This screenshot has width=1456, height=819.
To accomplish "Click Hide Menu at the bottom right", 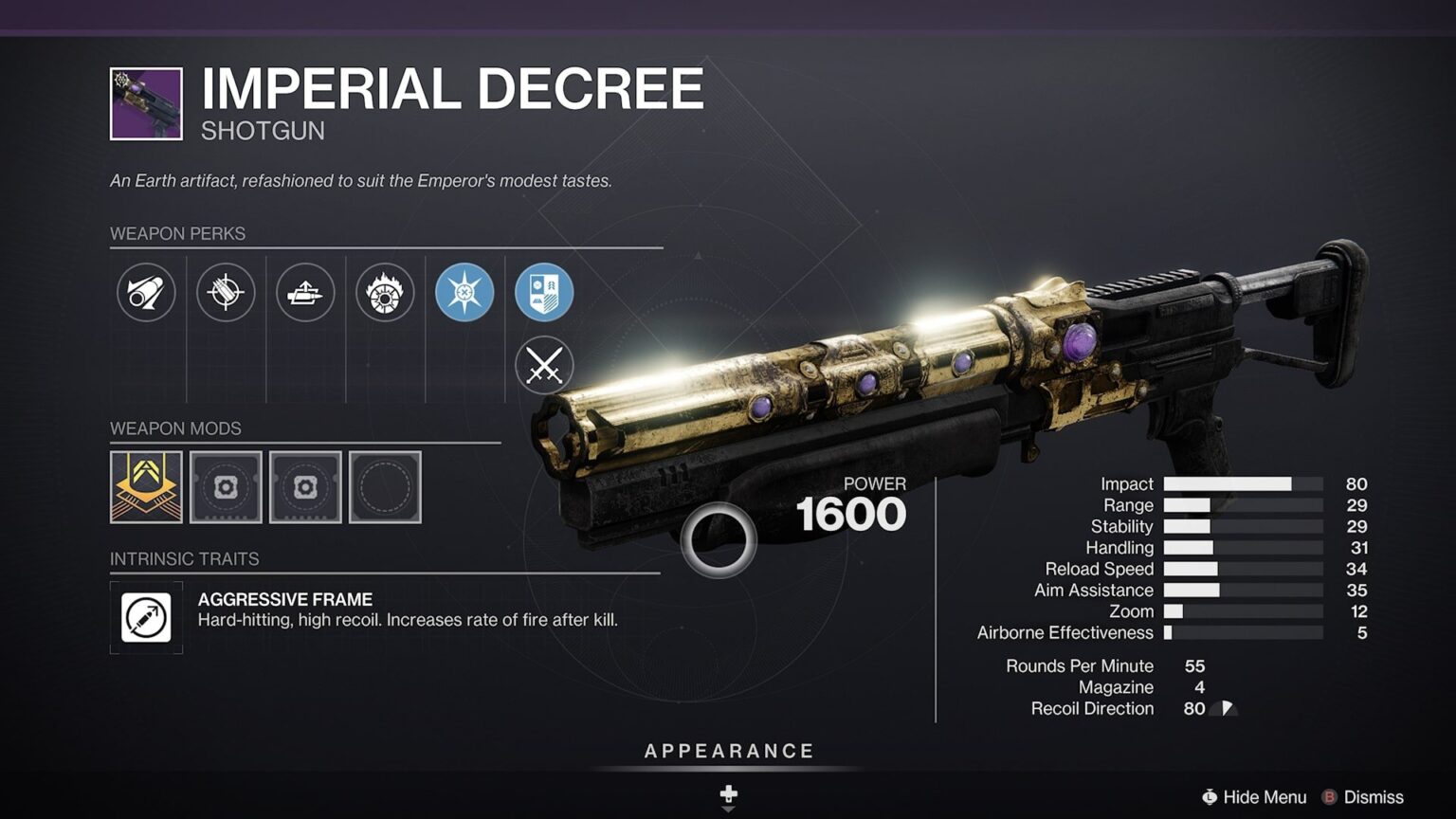I will pyautogui.click(x=1257, y=797).
